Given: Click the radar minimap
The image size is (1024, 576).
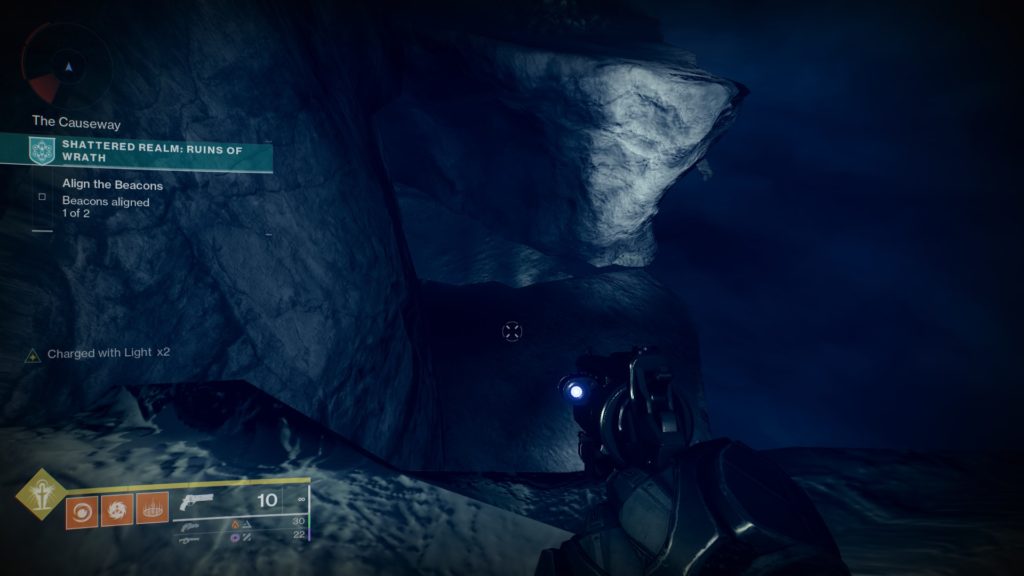Looking at the screenshot, I should 67,66.
